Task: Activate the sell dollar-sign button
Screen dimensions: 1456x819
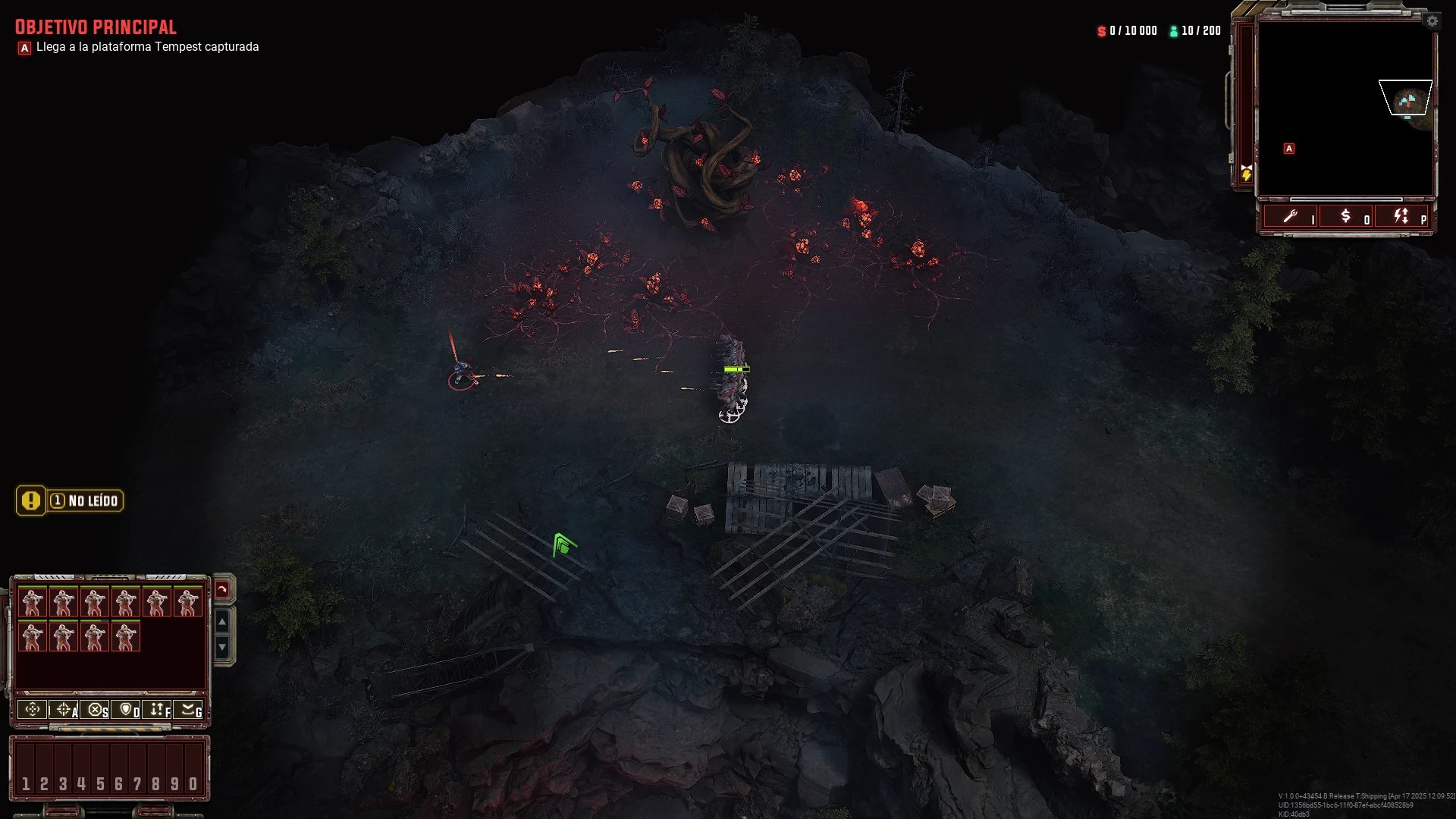Action: tap(1346, 217)
